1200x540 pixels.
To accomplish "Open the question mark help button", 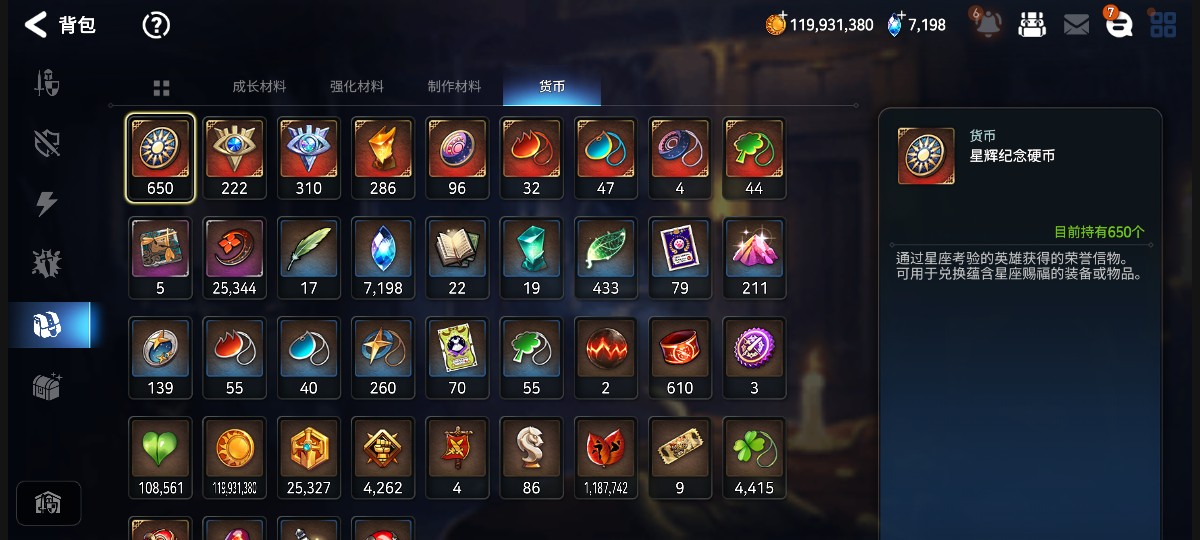I will click(156, 25).
